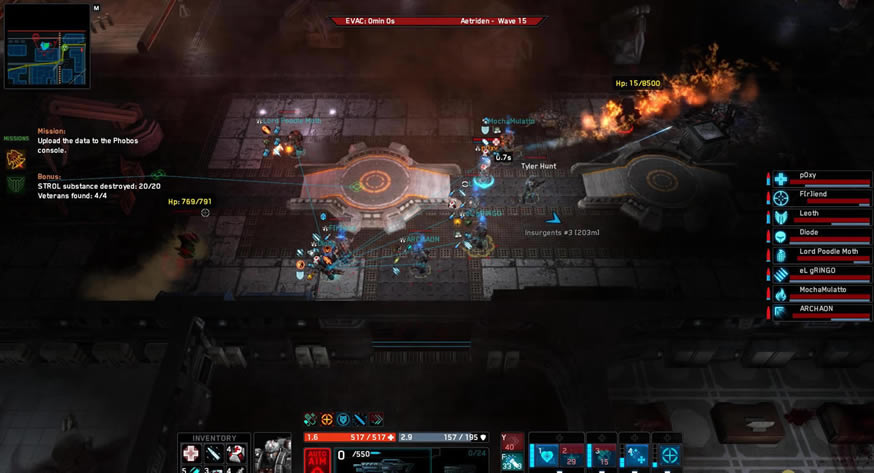Viewport: 874px width, 473px height.
Task: Select MochaMulatto in the squad list
Action: (x=819, y=292)
